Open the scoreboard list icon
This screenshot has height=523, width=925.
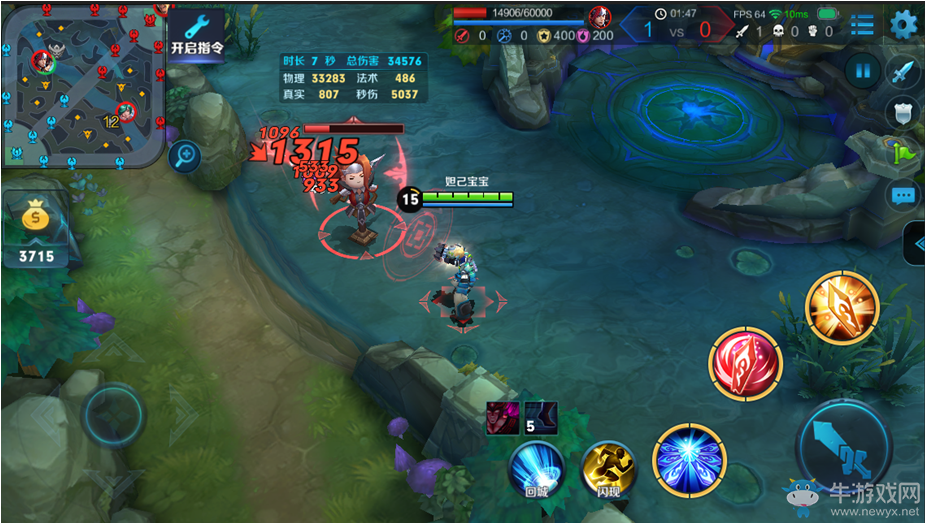(x=862, y=24)
